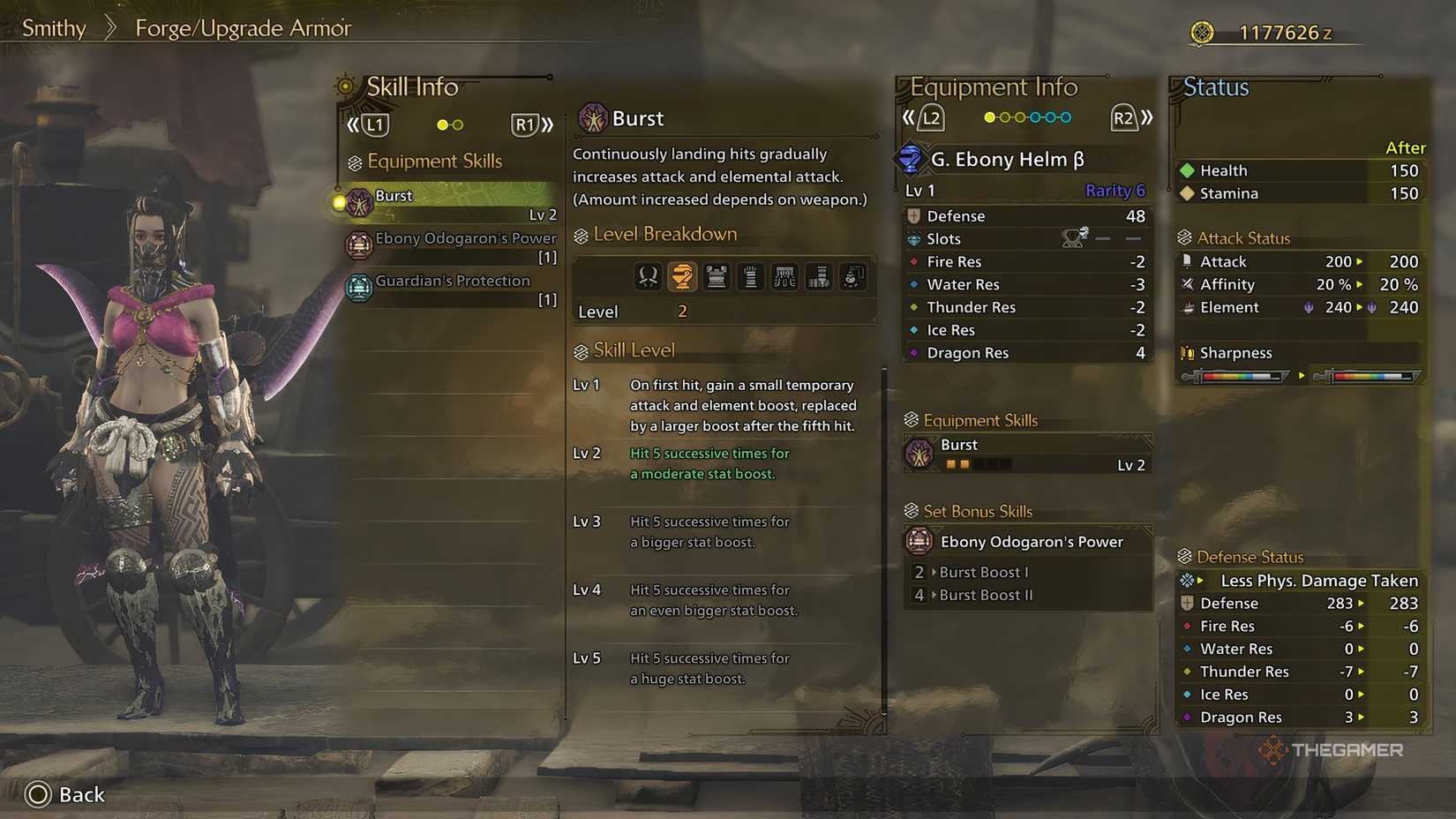Select the helm icon in the Level Breakdown row
1456x819 pixels.
coord(682,276)
